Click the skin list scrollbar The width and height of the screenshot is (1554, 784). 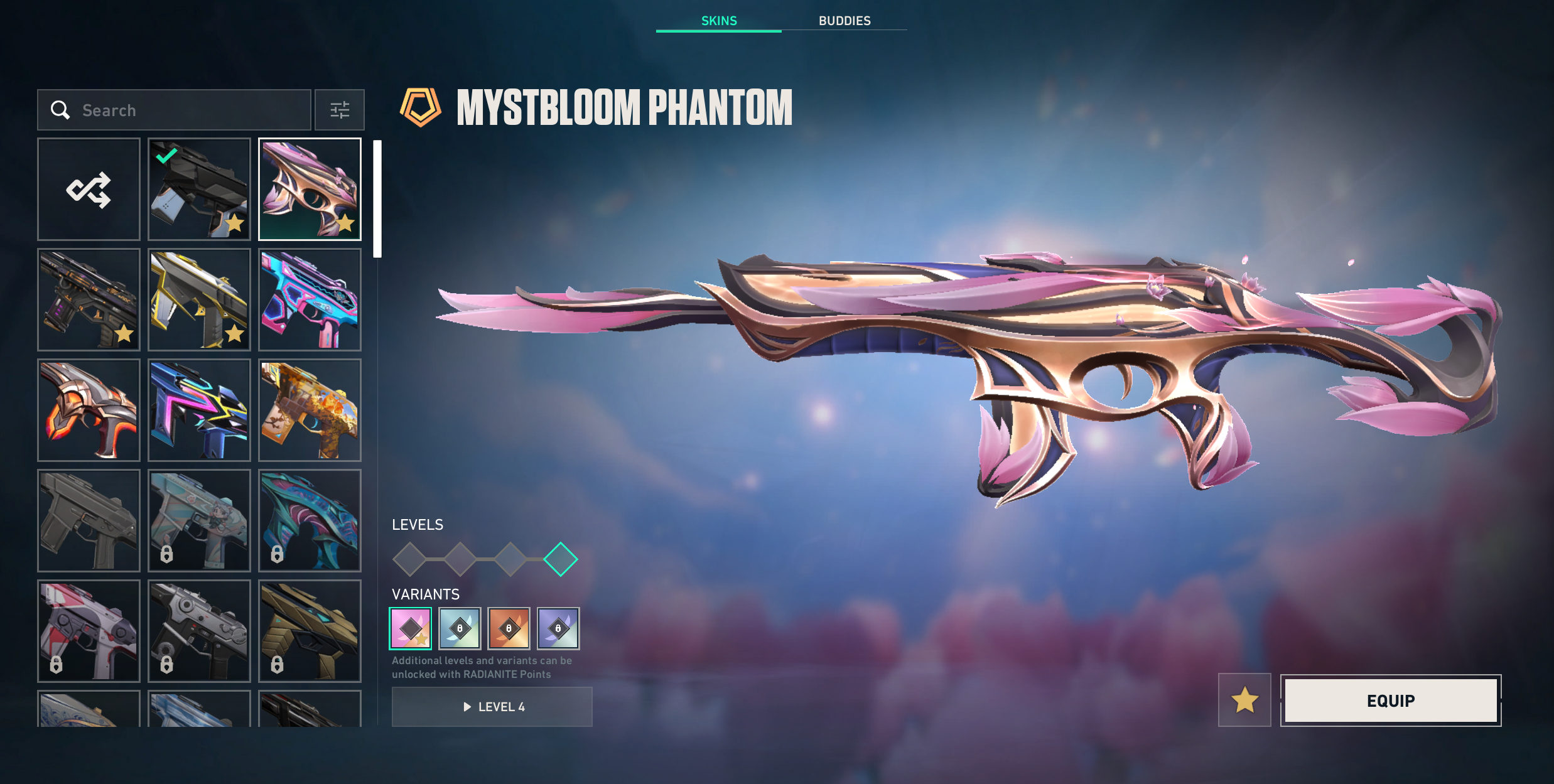click(377, 198)
